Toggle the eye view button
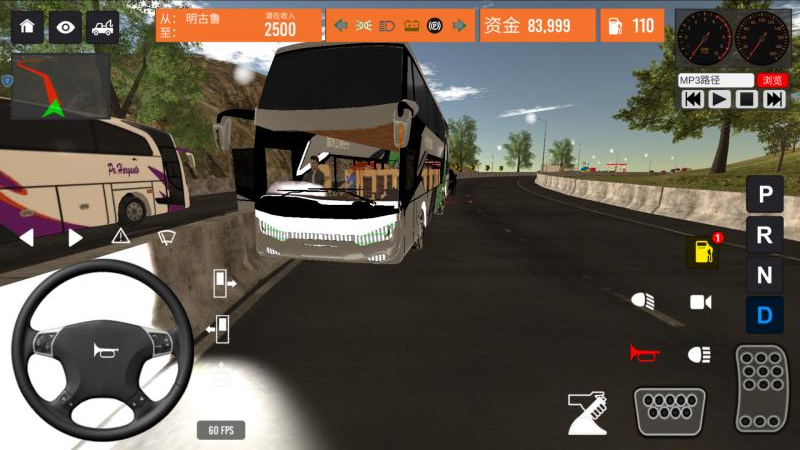 tap(65, 26)
